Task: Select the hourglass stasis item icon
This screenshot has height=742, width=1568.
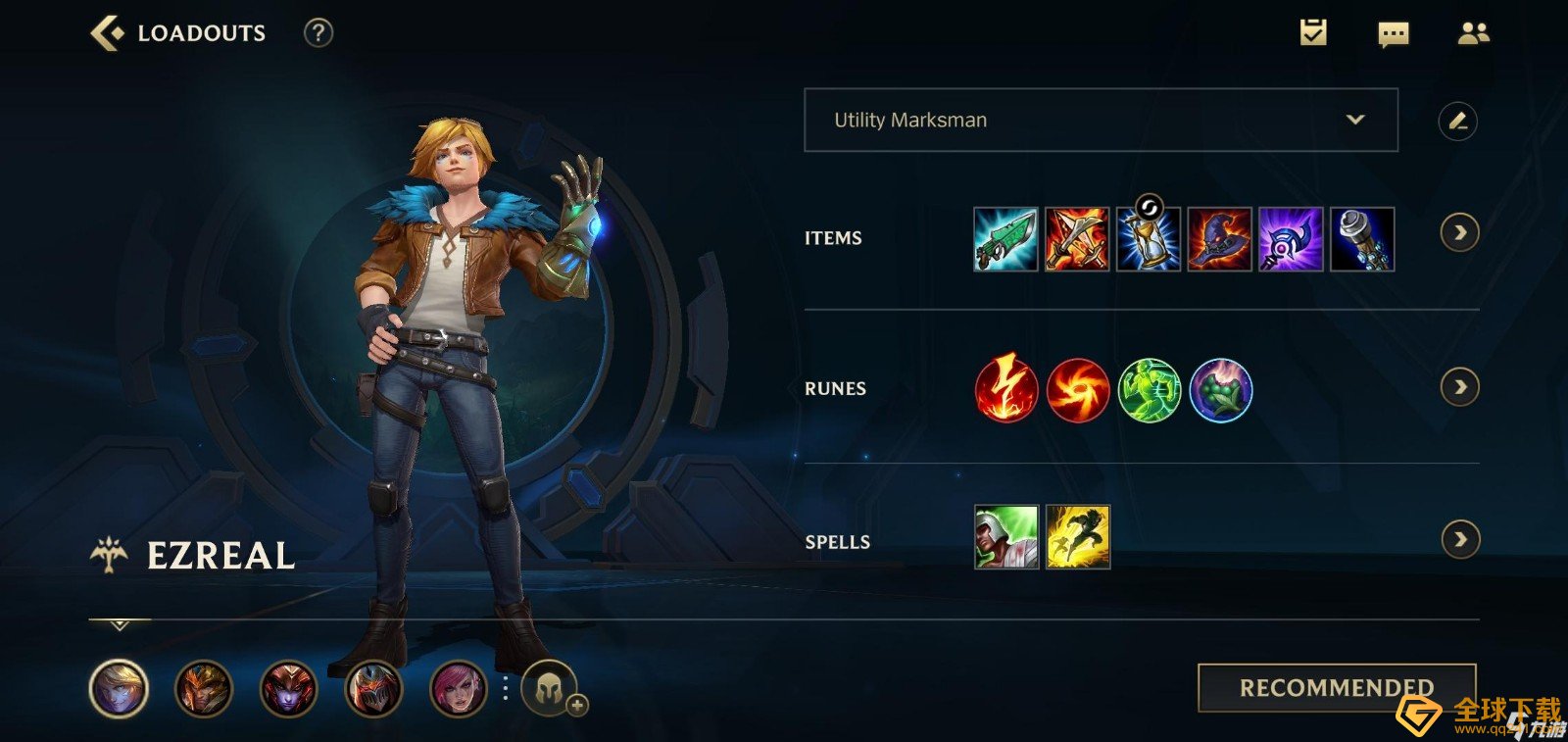Action: [1149, 239]
